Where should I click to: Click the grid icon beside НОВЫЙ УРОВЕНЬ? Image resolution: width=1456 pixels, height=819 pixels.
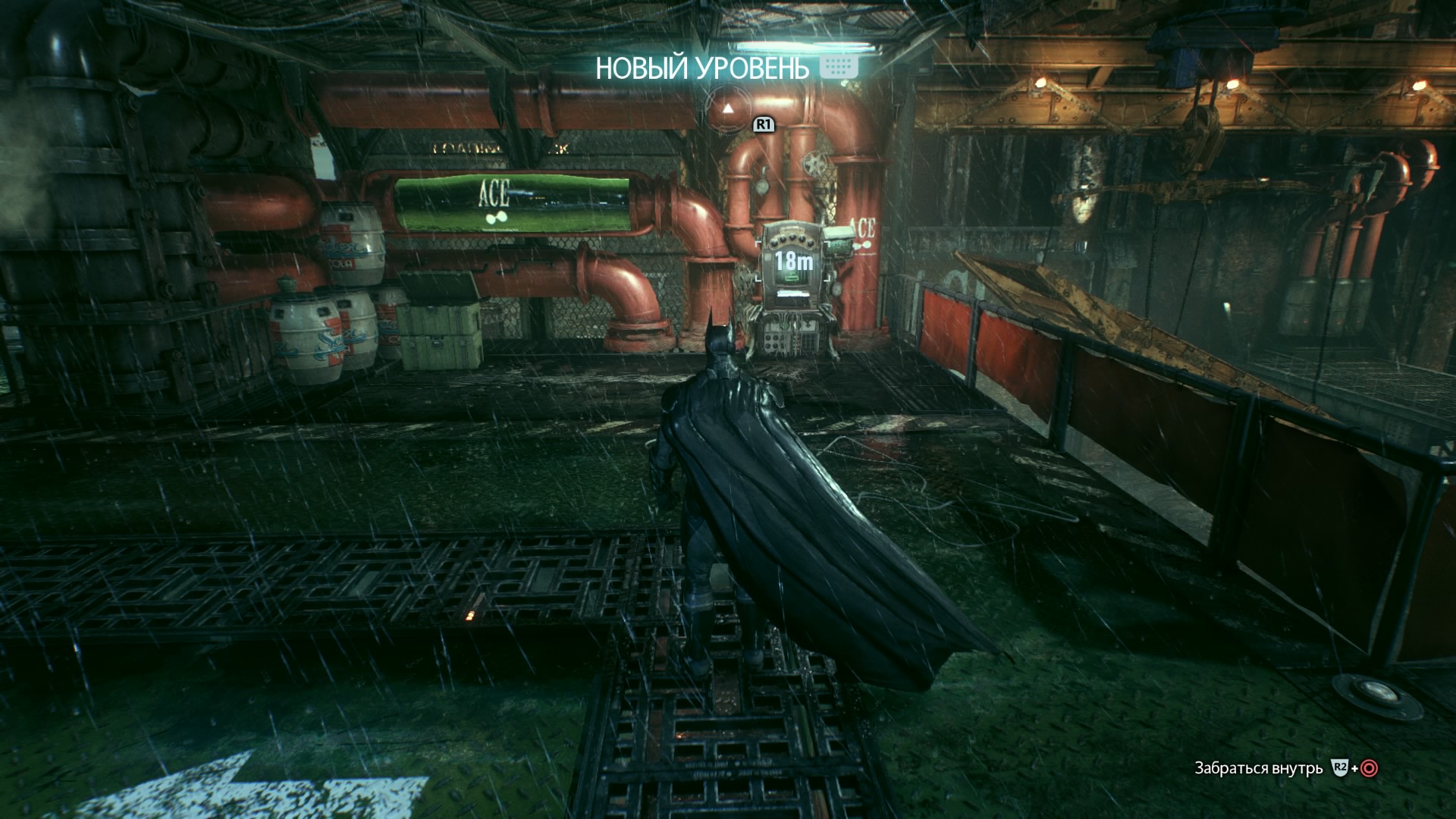pos(839,66)
